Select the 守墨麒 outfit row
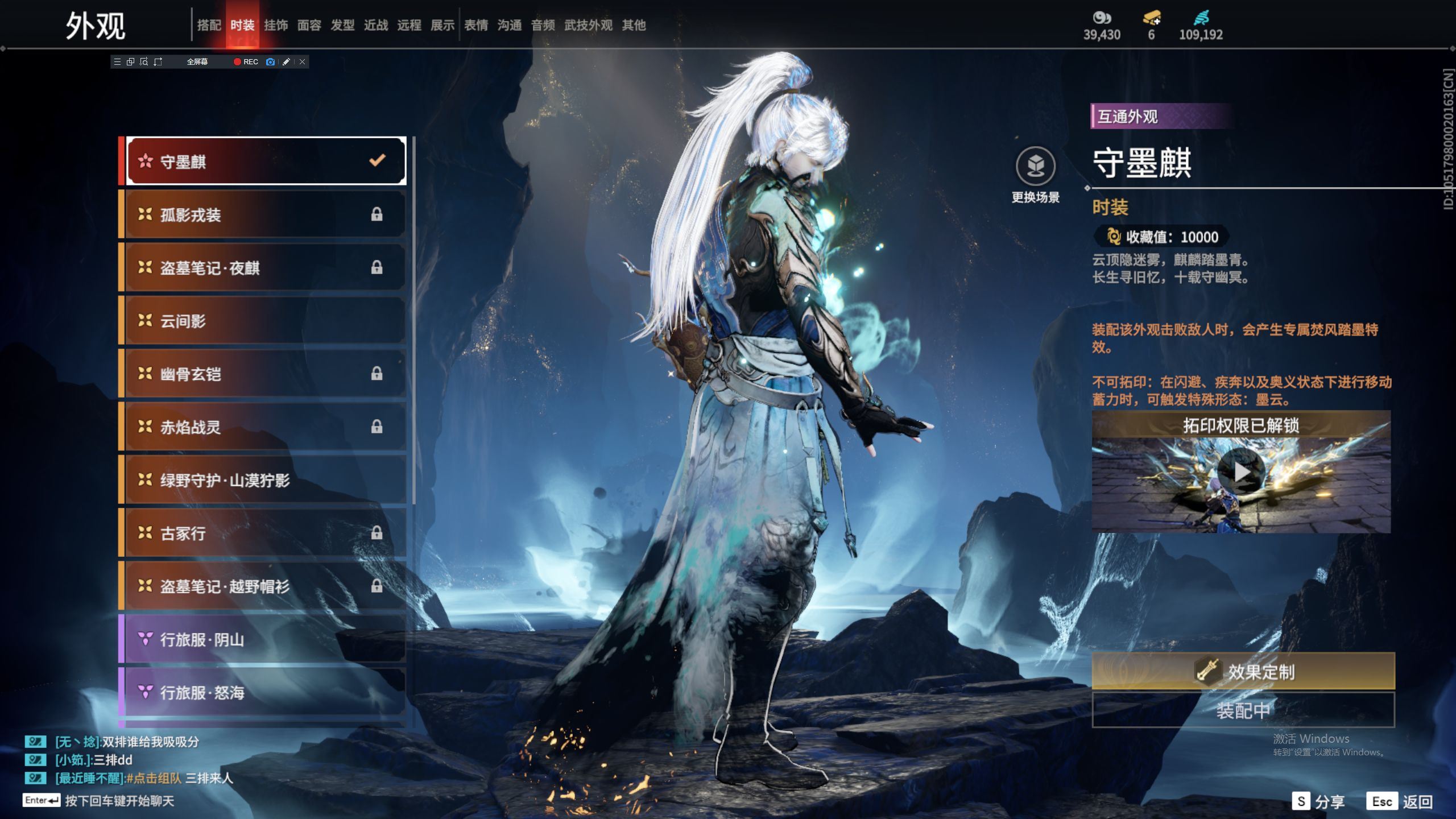 click(265, 162)
